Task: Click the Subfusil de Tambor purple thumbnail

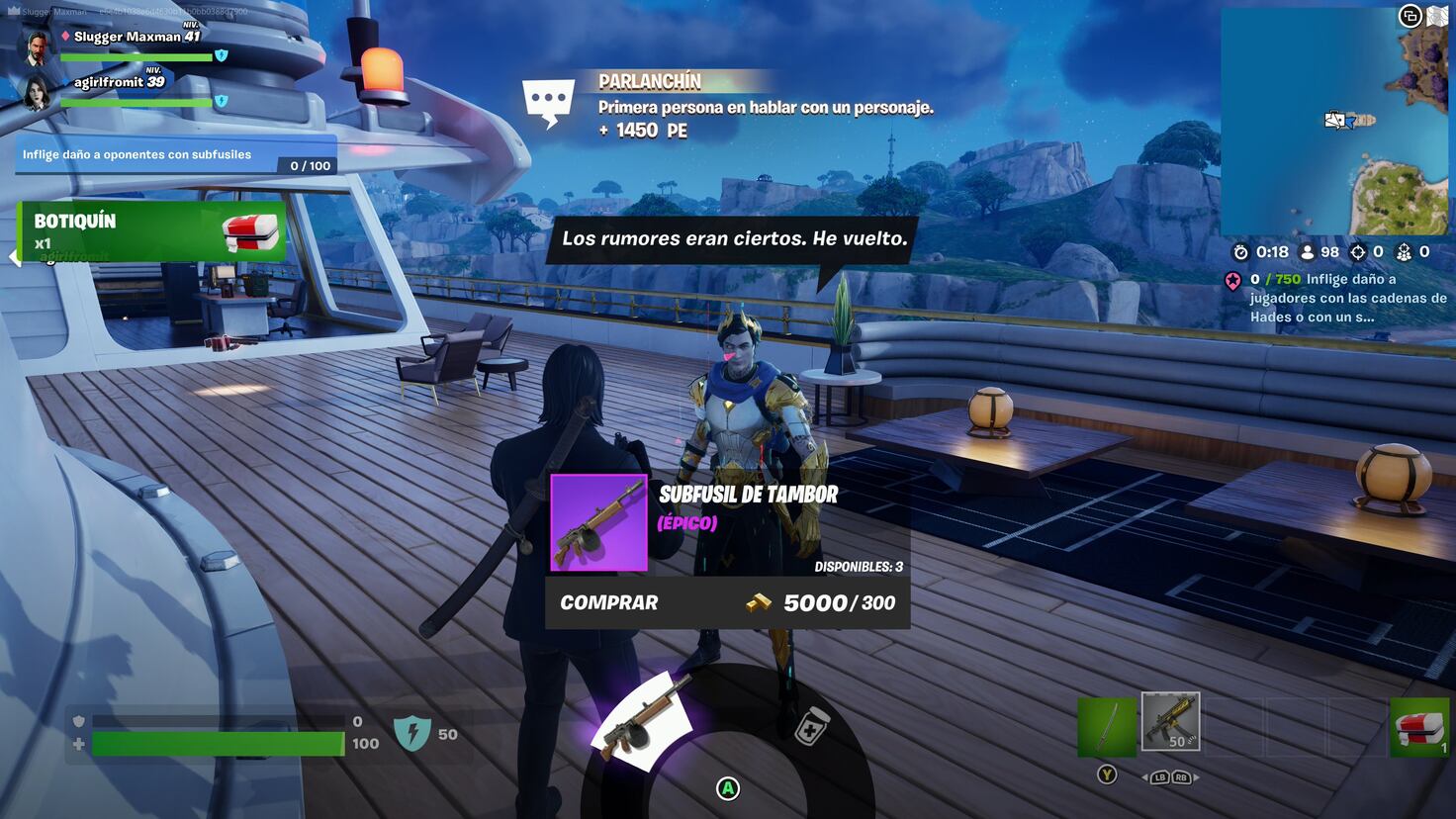Action: pyautogui.click(x=597, y=524)
